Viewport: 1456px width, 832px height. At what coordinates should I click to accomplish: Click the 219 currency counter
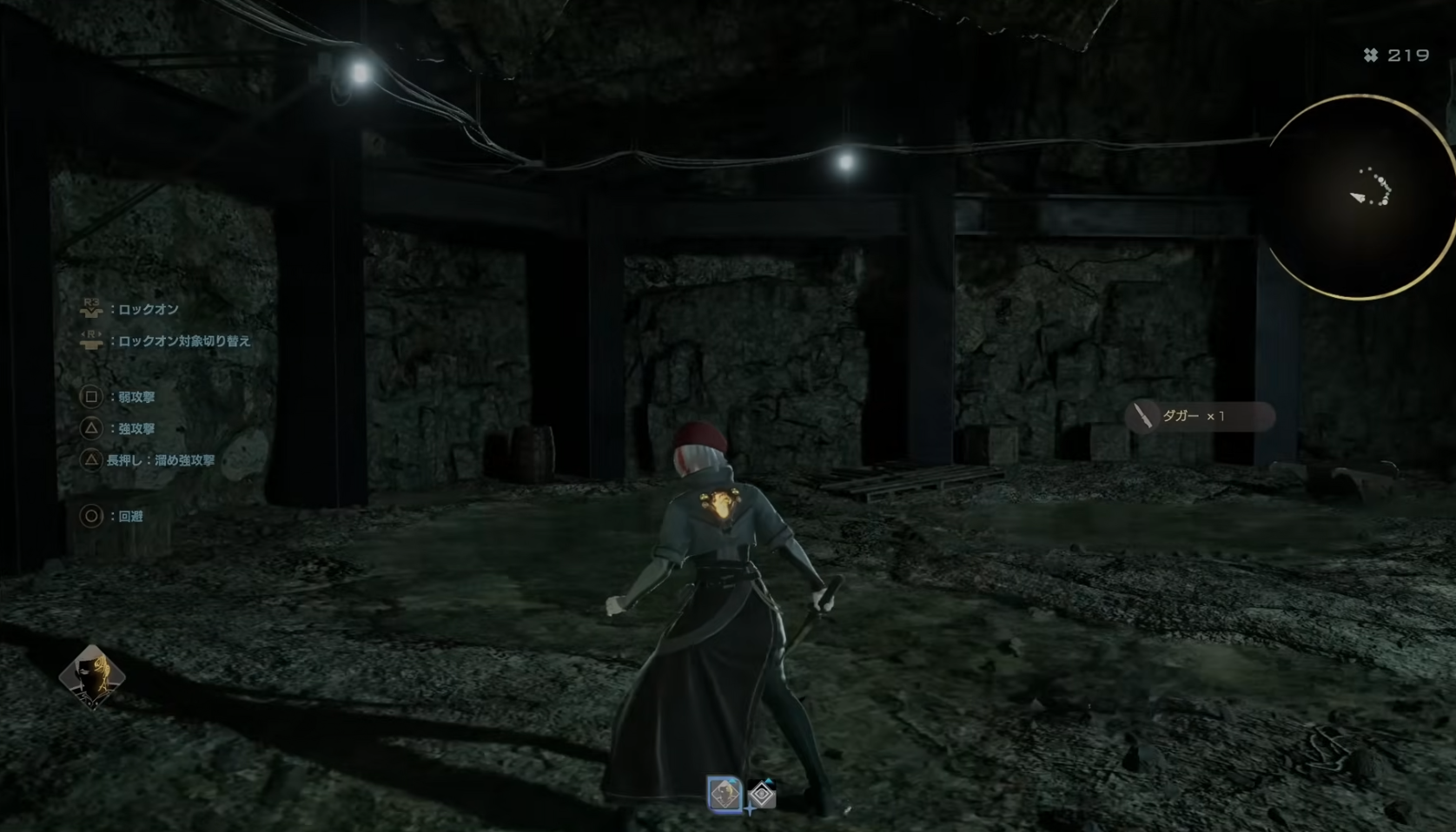point(1407,56)
